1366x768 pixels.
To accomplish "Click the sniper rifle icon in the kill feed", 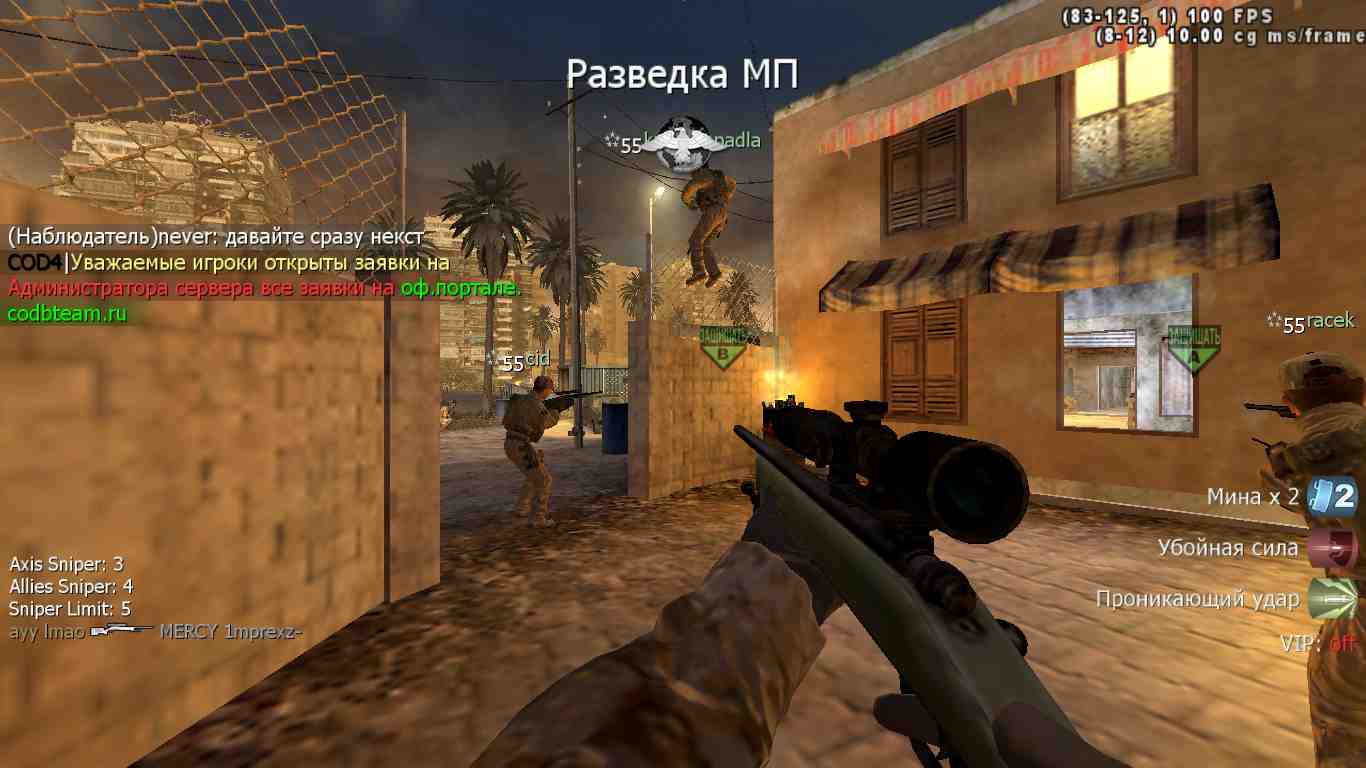I will coord(122,631).
